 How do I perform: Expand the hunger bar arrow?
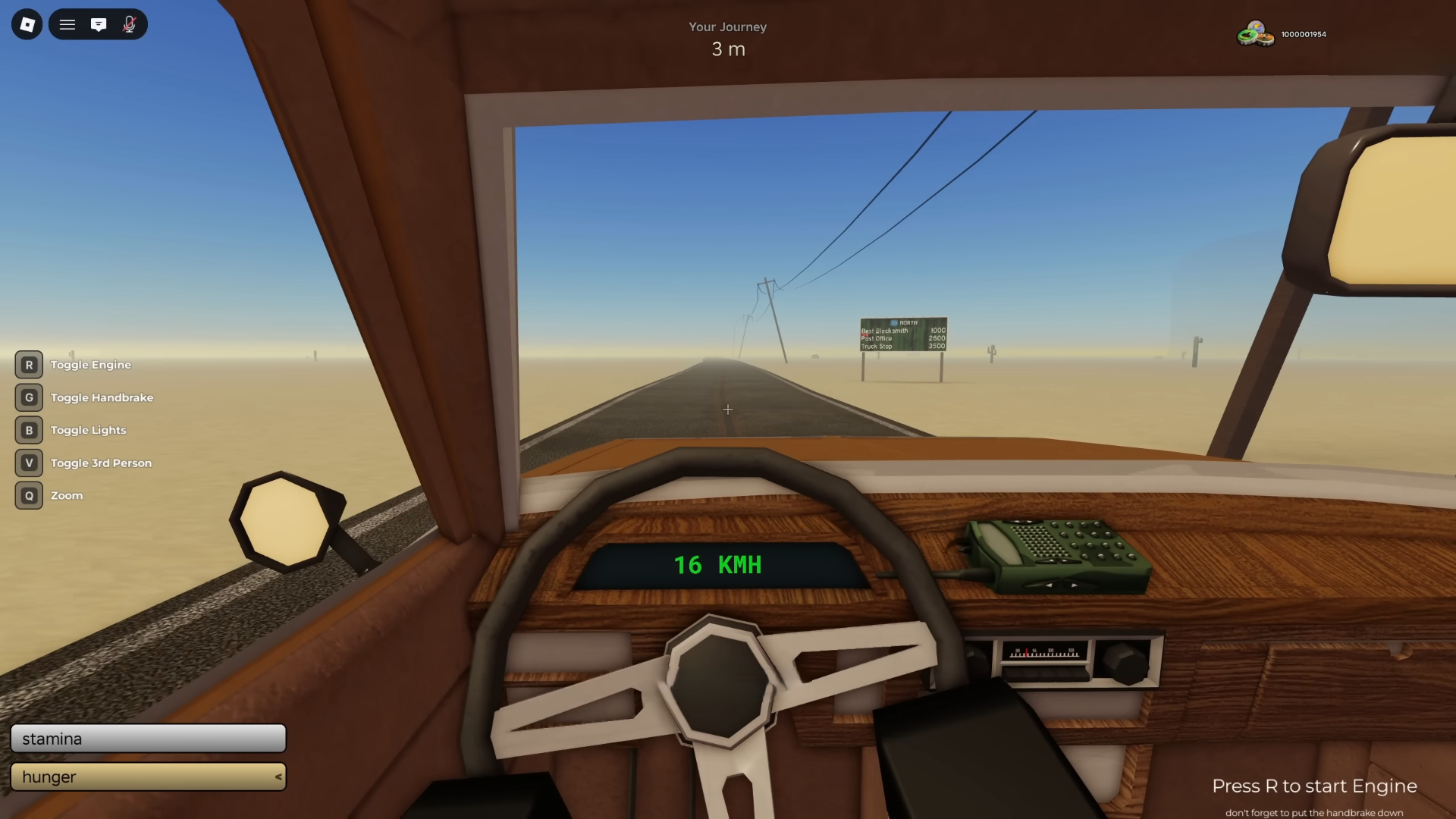pyautogui.click(x=278, y=777)
